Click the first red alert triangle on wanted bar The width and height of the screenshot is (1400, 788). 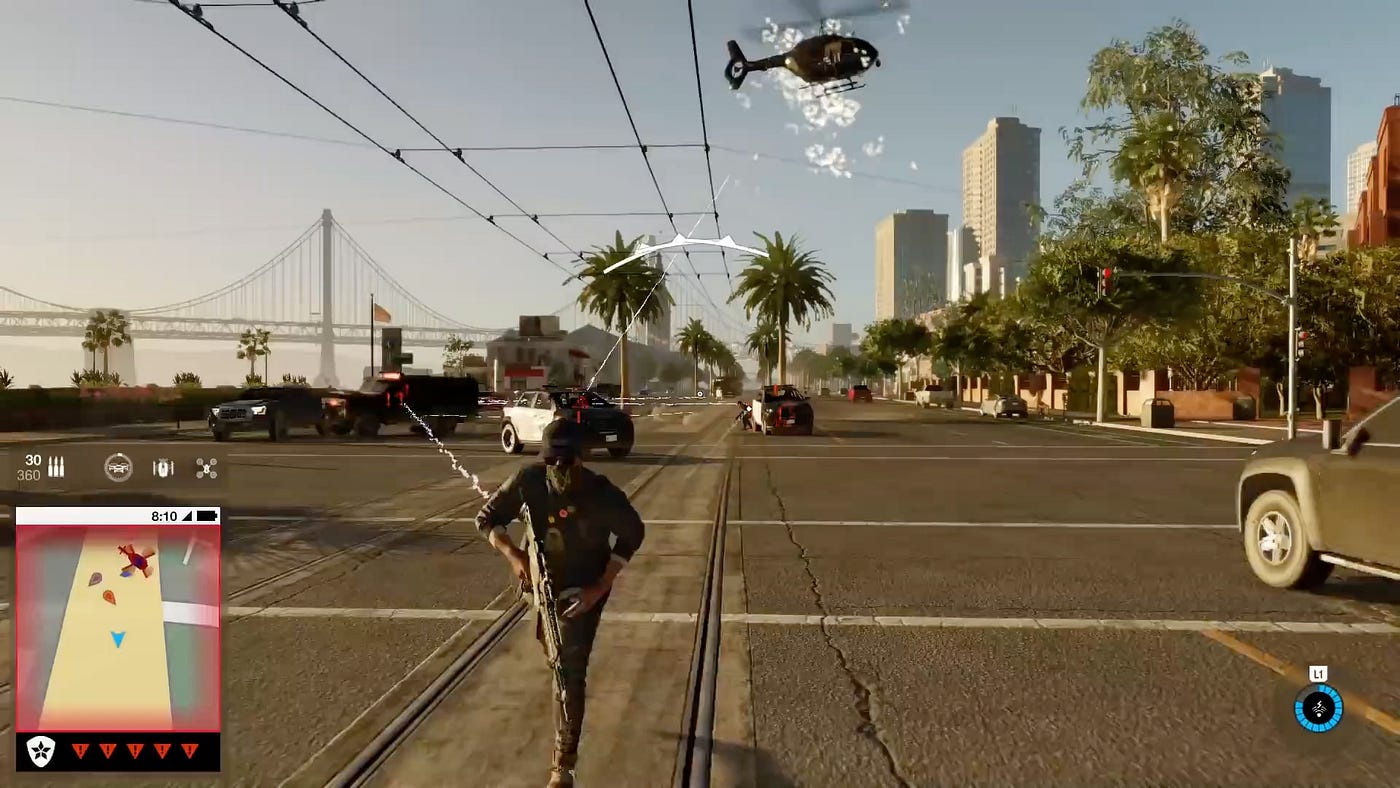(80, 752)
